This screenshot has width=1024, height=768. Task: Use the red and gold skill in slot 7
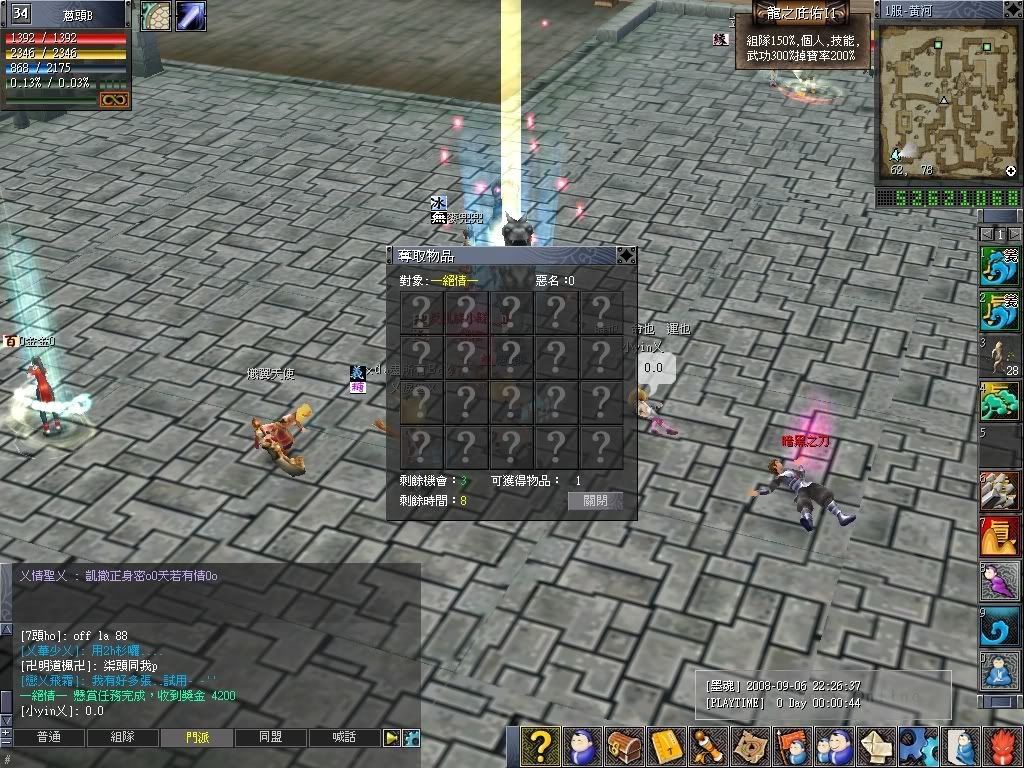coord(1001,536)
